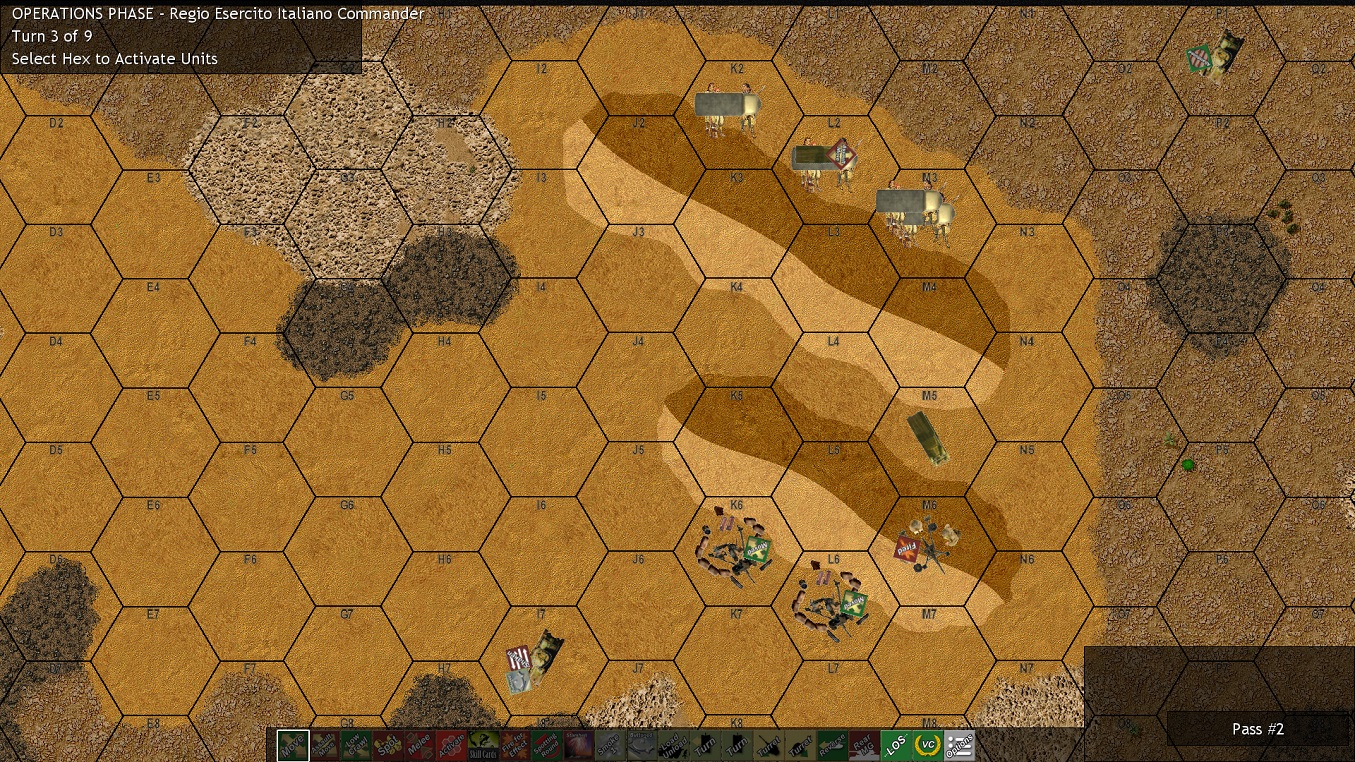Image resolution: width=1355 pixels, height=762 pixels.
Task: Click the Load Unload icon
Action: click(676, 744)
